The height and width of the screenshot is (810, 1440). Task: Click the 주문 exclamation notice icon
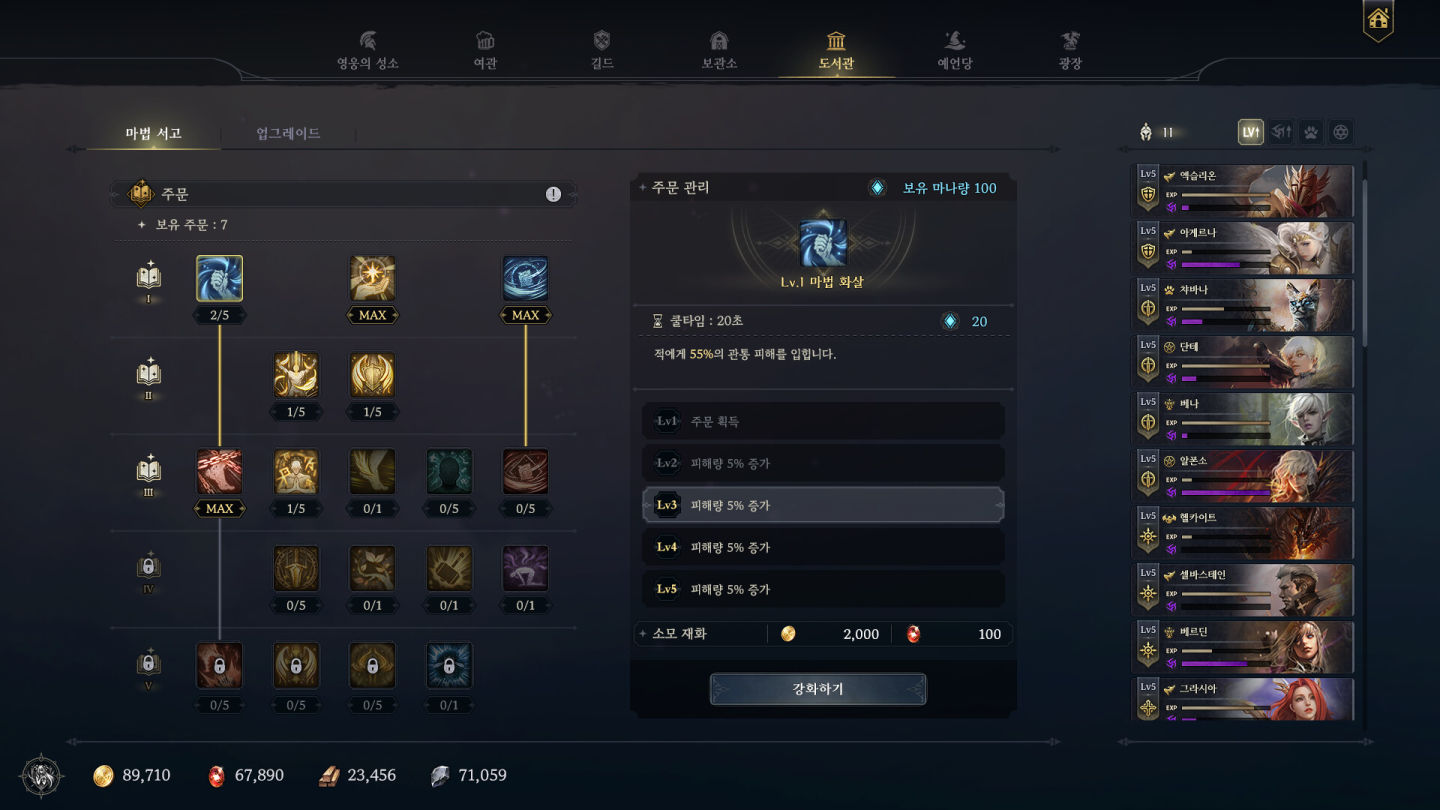[x=553, y=194]
